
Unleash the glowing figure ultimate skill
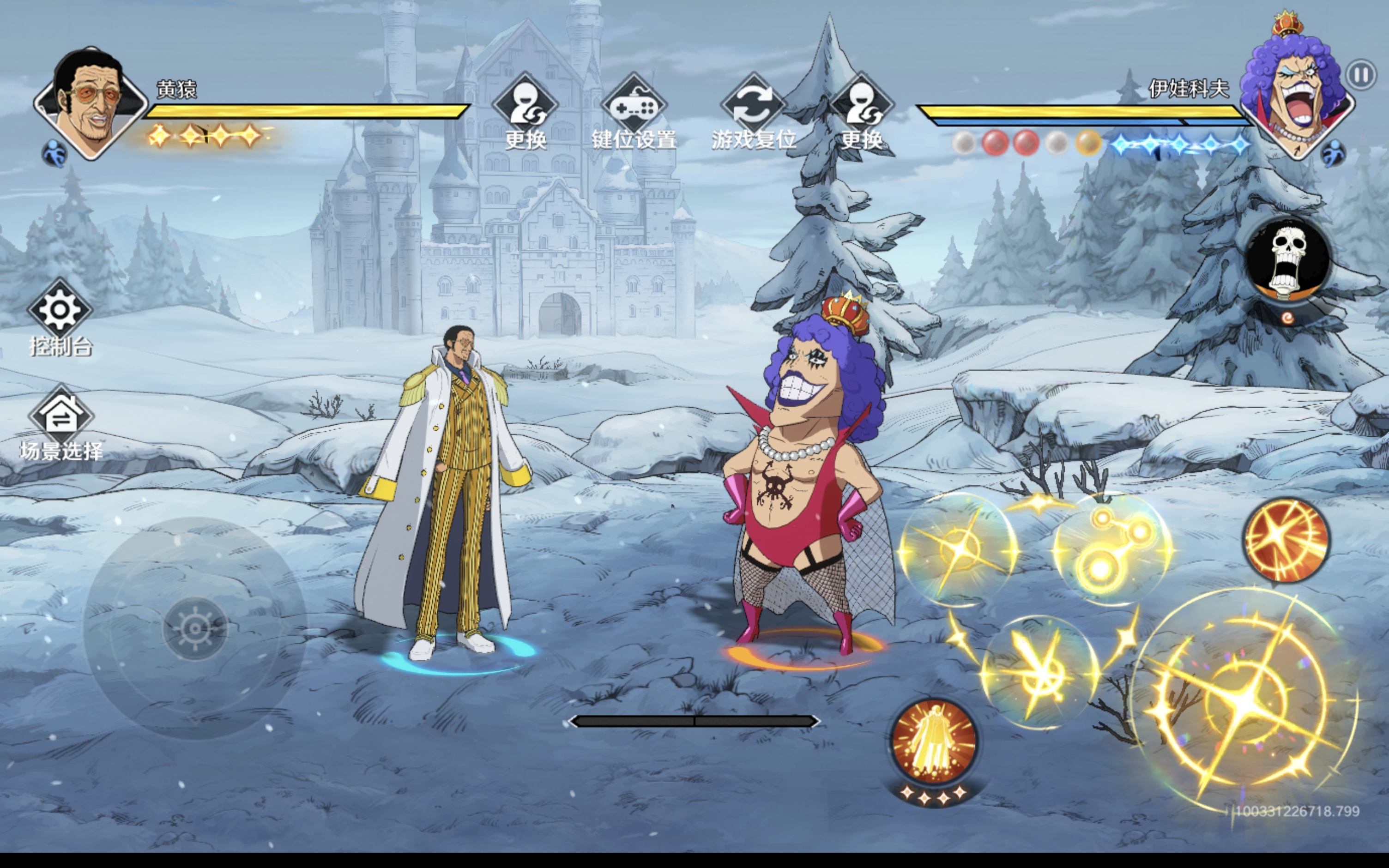pos(935,741)
